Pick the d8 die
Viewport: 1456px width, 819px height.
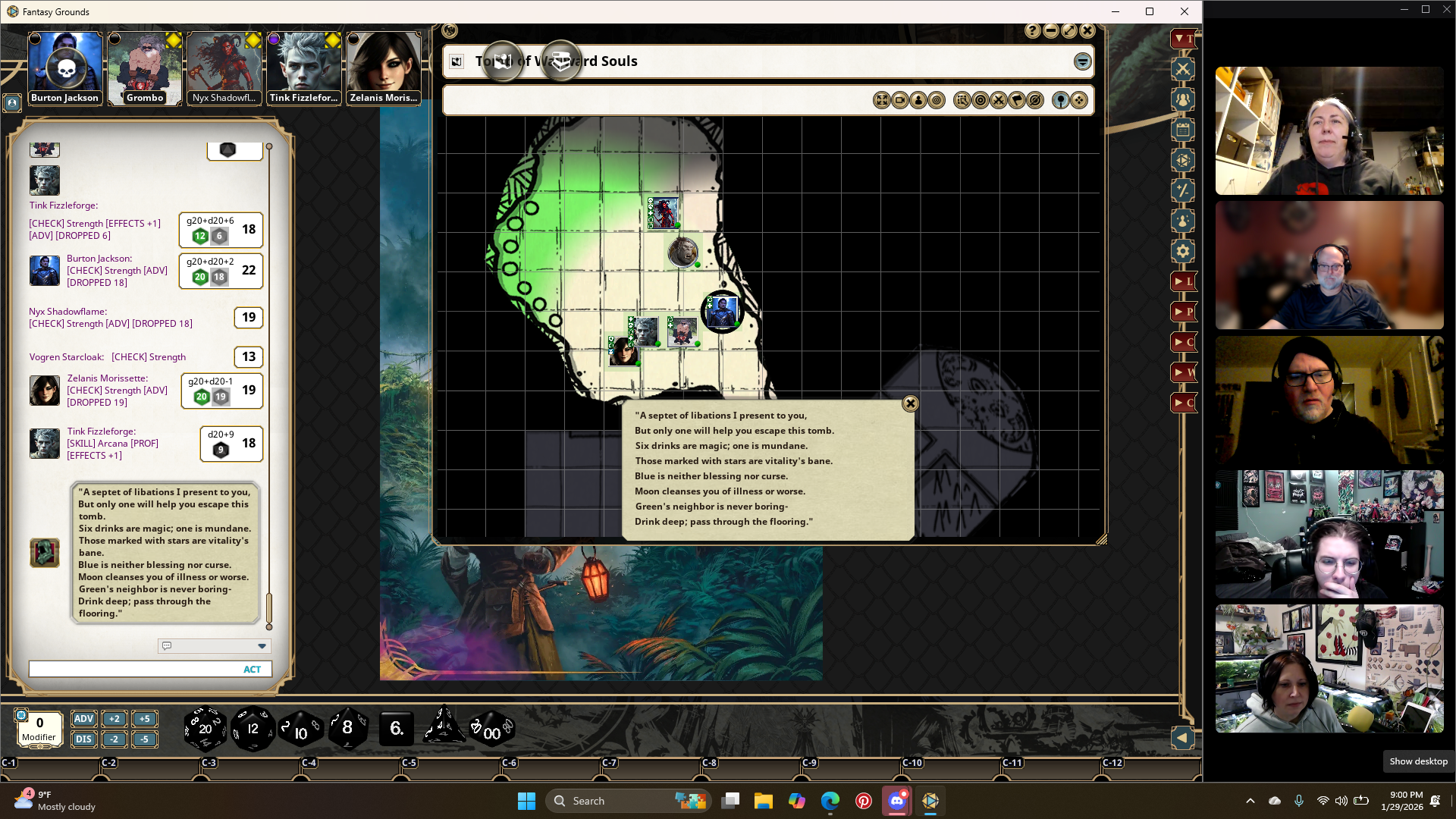[x=347, y=728]
